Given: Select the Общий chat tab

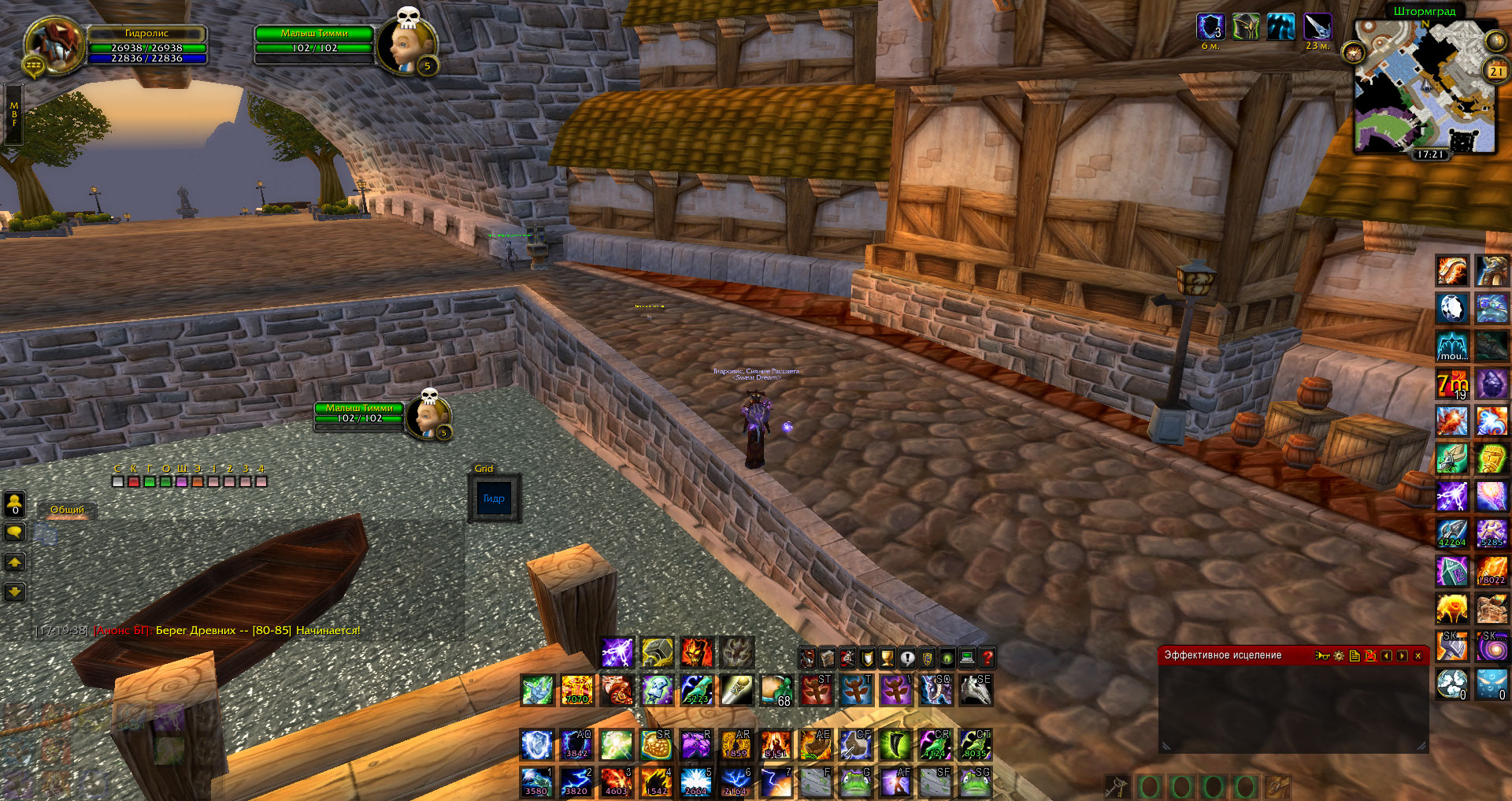Looking at the screenshot, I should coord(68,510).
